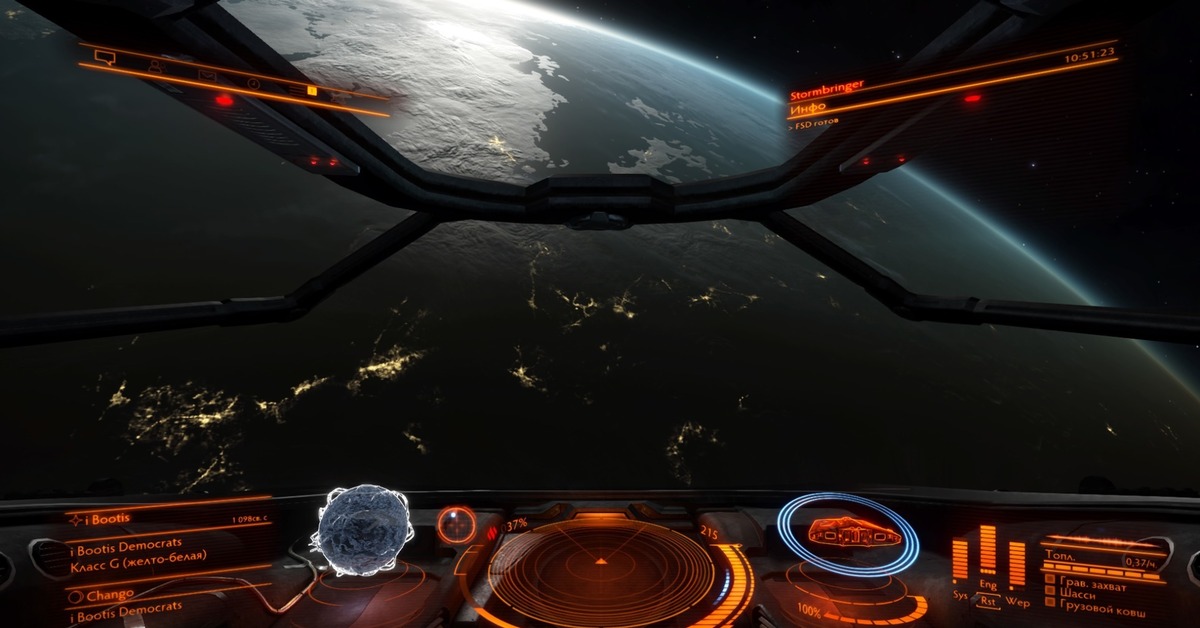Open the chat speech-bubble tab

pos(104,57)
